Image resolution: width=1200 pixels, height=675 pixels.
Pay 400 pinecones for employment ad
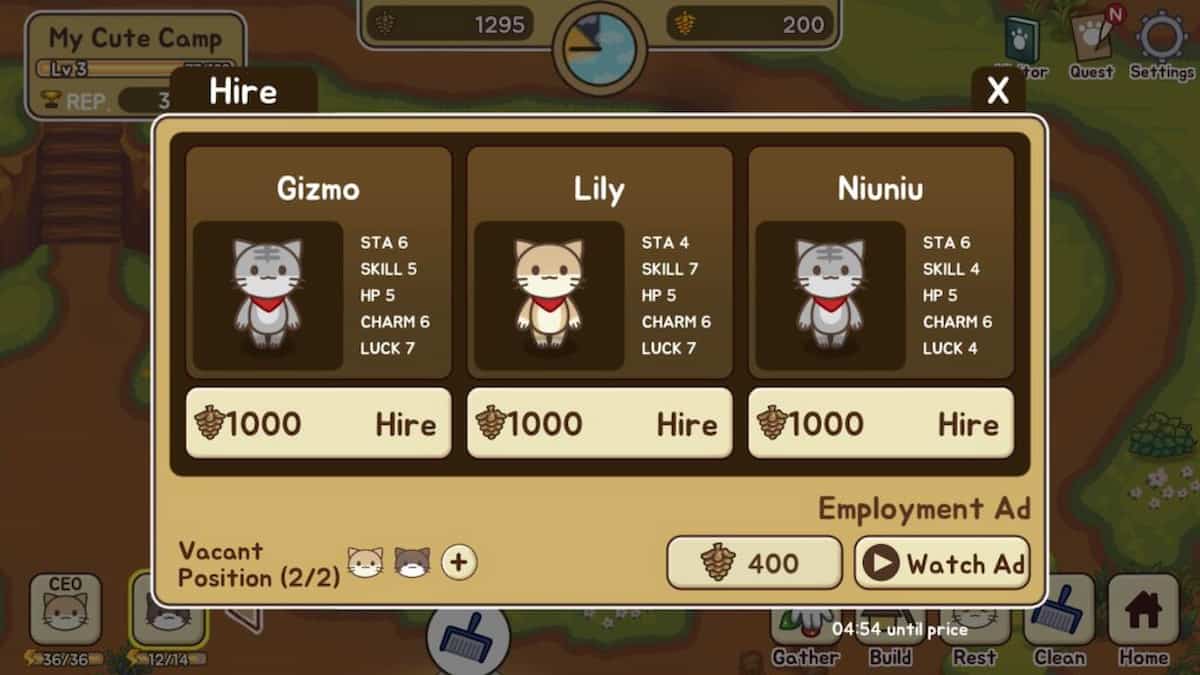pyautogui.click(x=754, y=563)
